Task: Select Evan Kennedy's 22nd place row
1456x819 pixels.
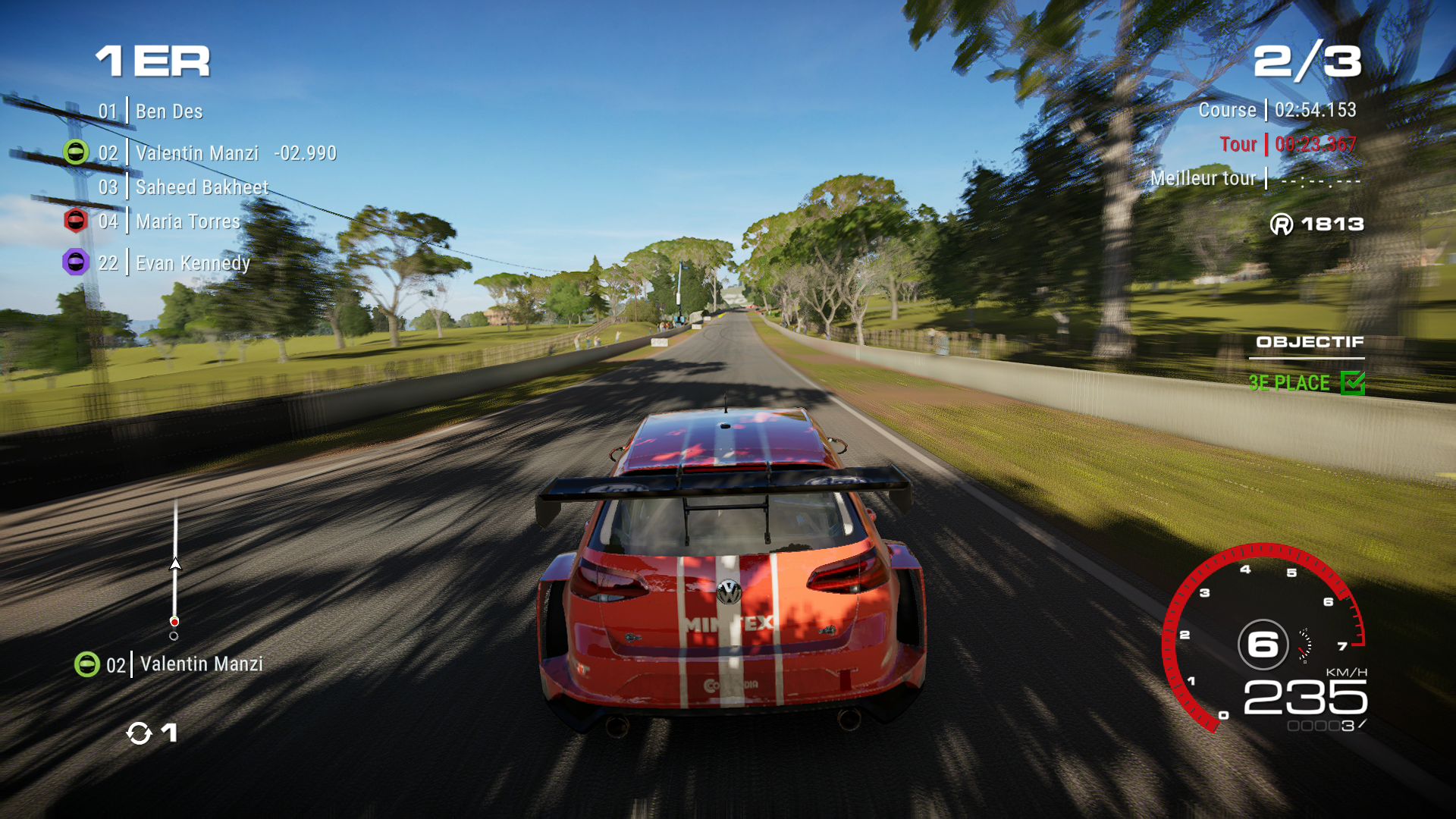Action: (192, 263)
